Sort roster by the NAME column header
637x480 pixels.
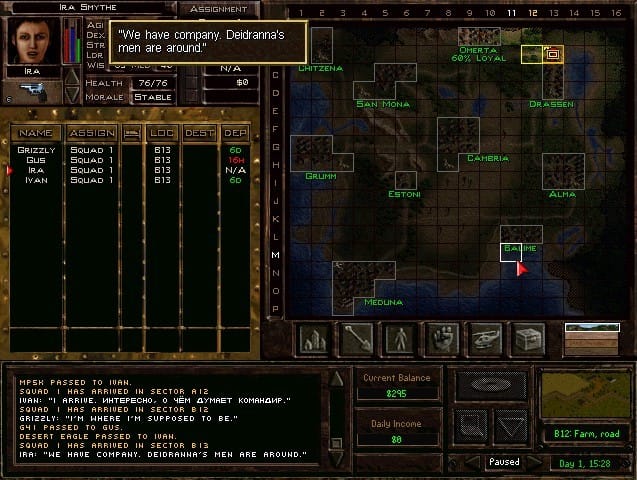tap(36, 132)
